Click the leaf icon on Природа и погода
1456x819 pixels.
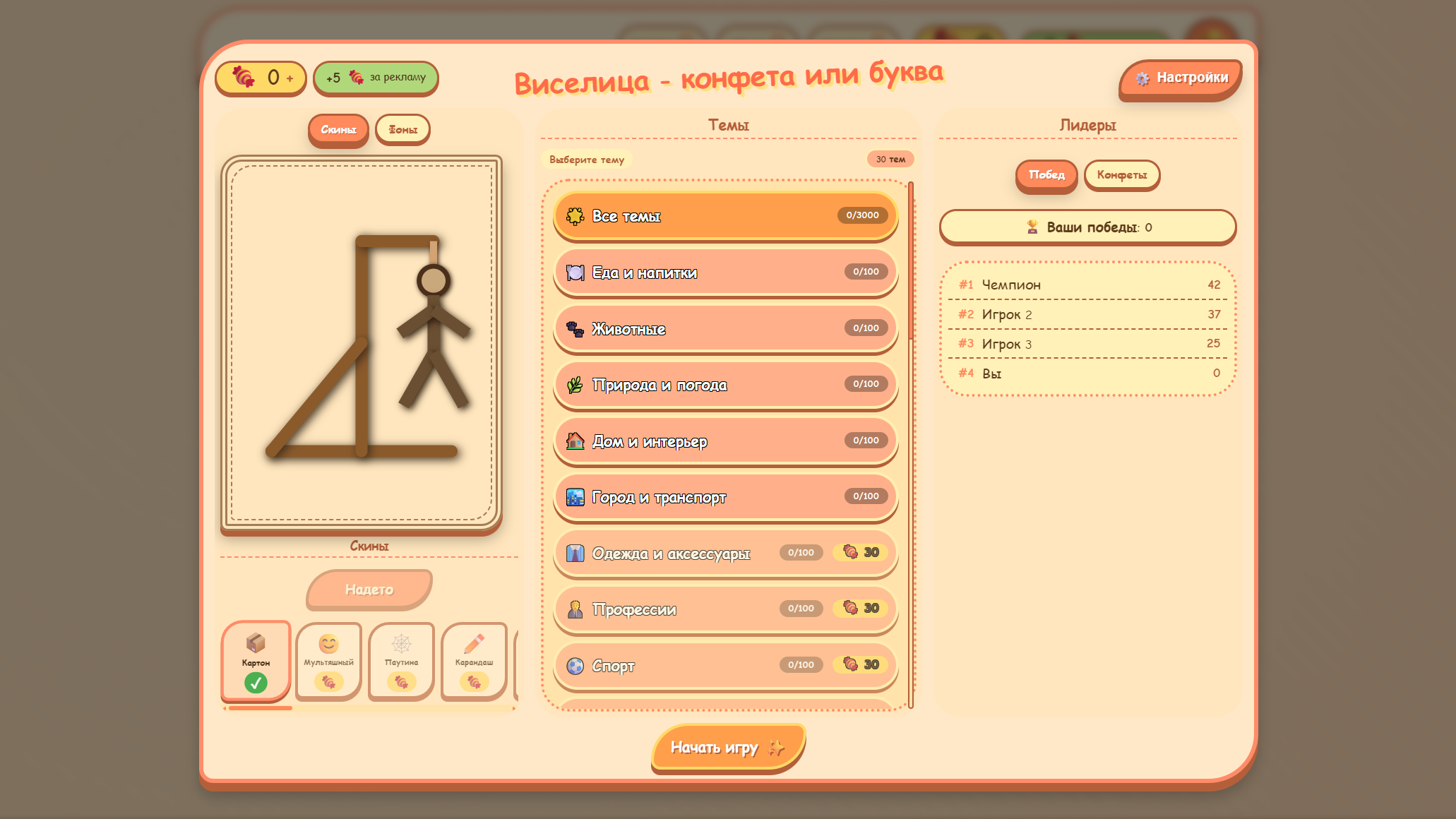[x=575, y=385]
